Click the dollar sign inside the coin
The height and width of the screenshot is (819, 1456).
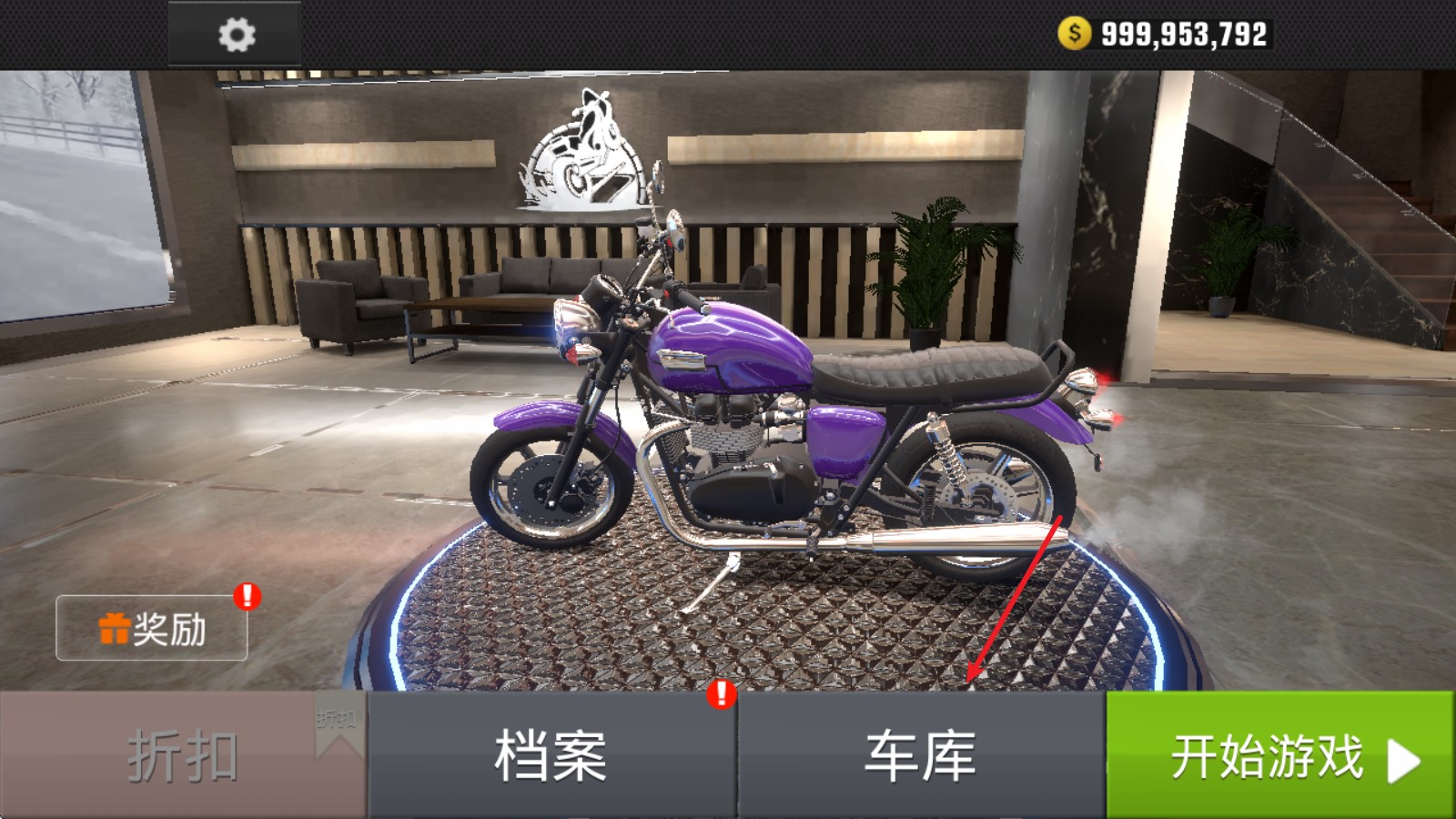pyautogui.click(x=1075, y=34)
